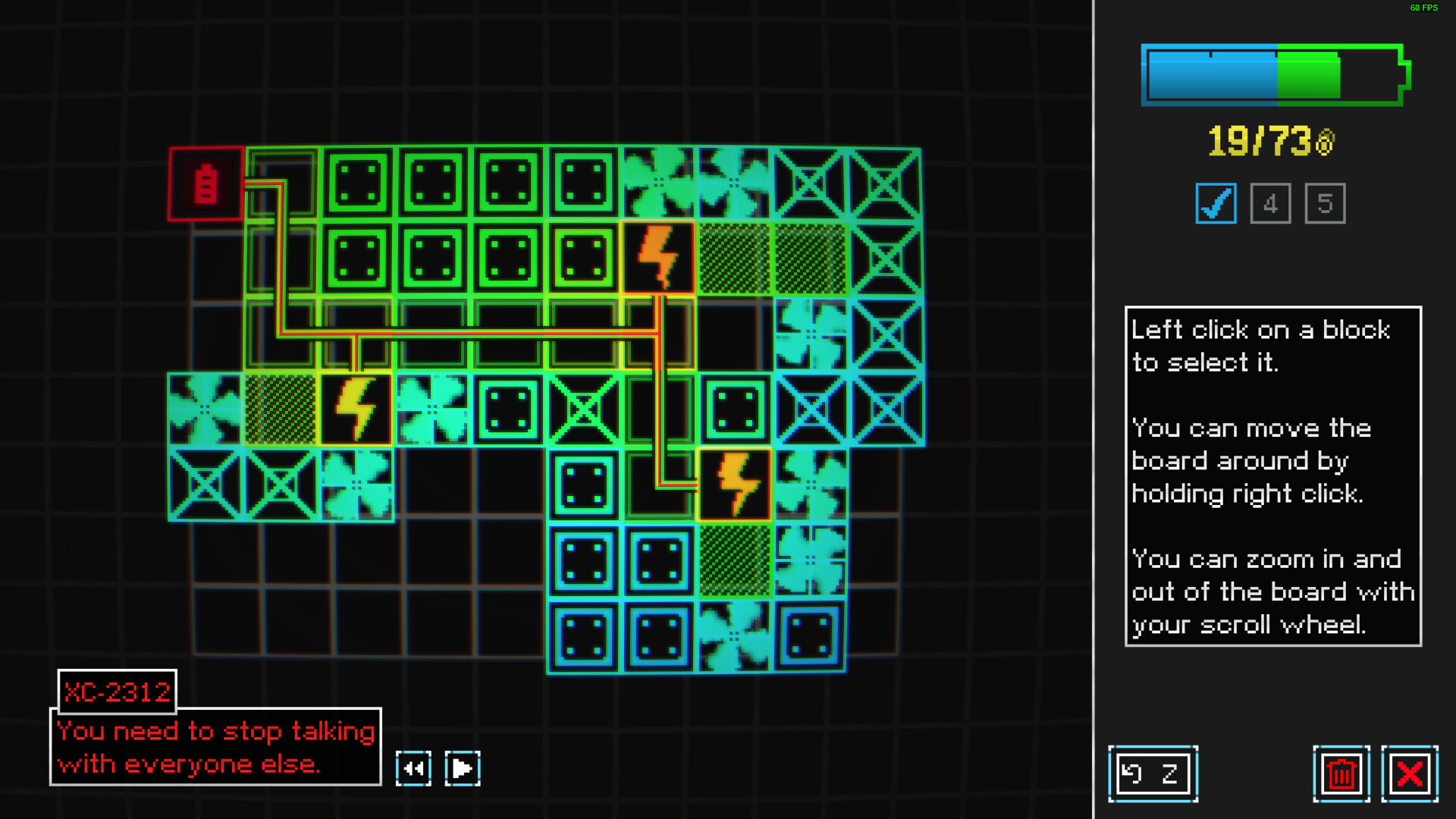Click a teal fan block in the top row
Viewport: 1456px width, 819px height.
coord(659,180)
